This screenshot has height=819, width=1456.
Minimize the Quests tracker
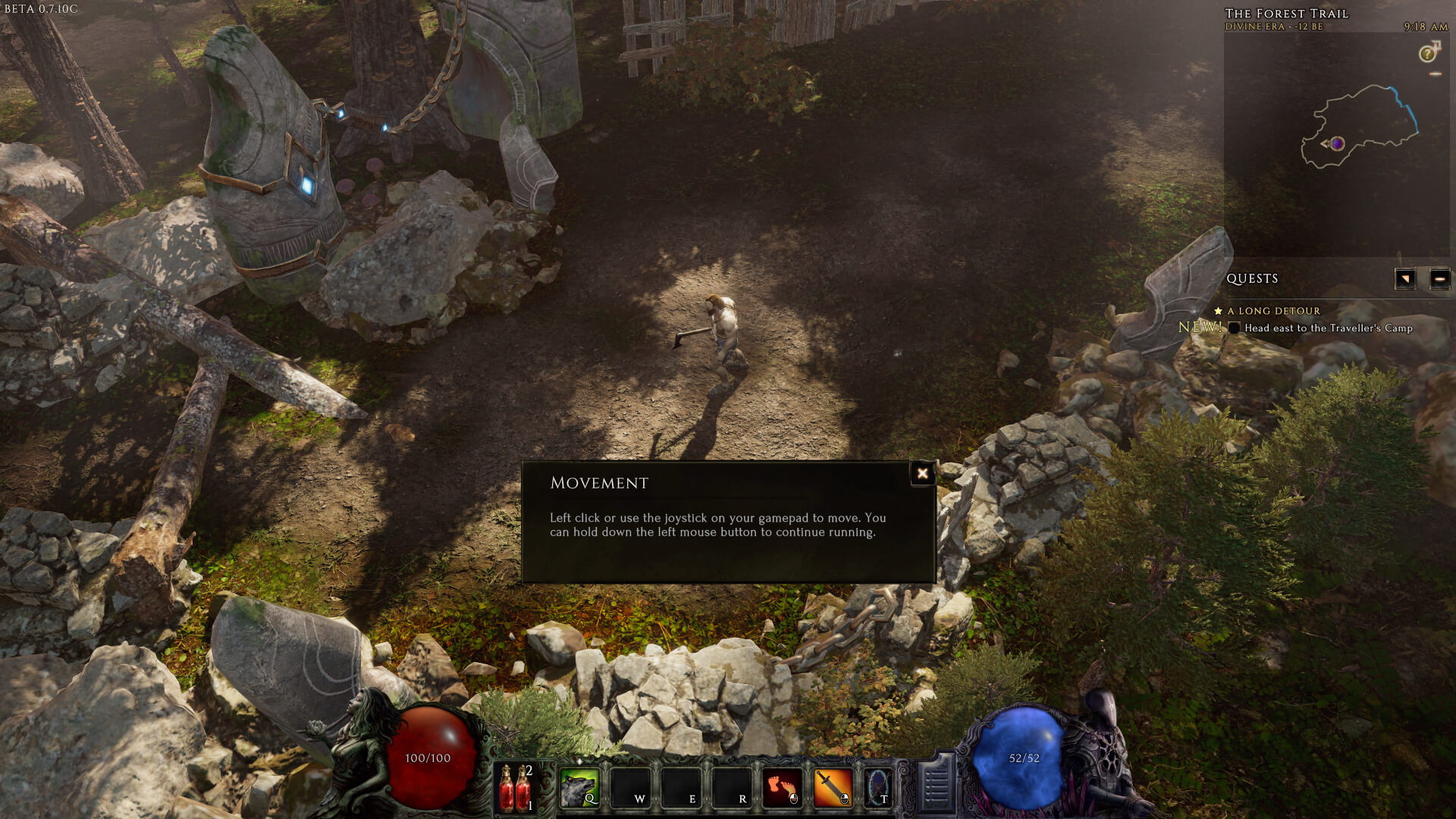(x=1439, y=279)
